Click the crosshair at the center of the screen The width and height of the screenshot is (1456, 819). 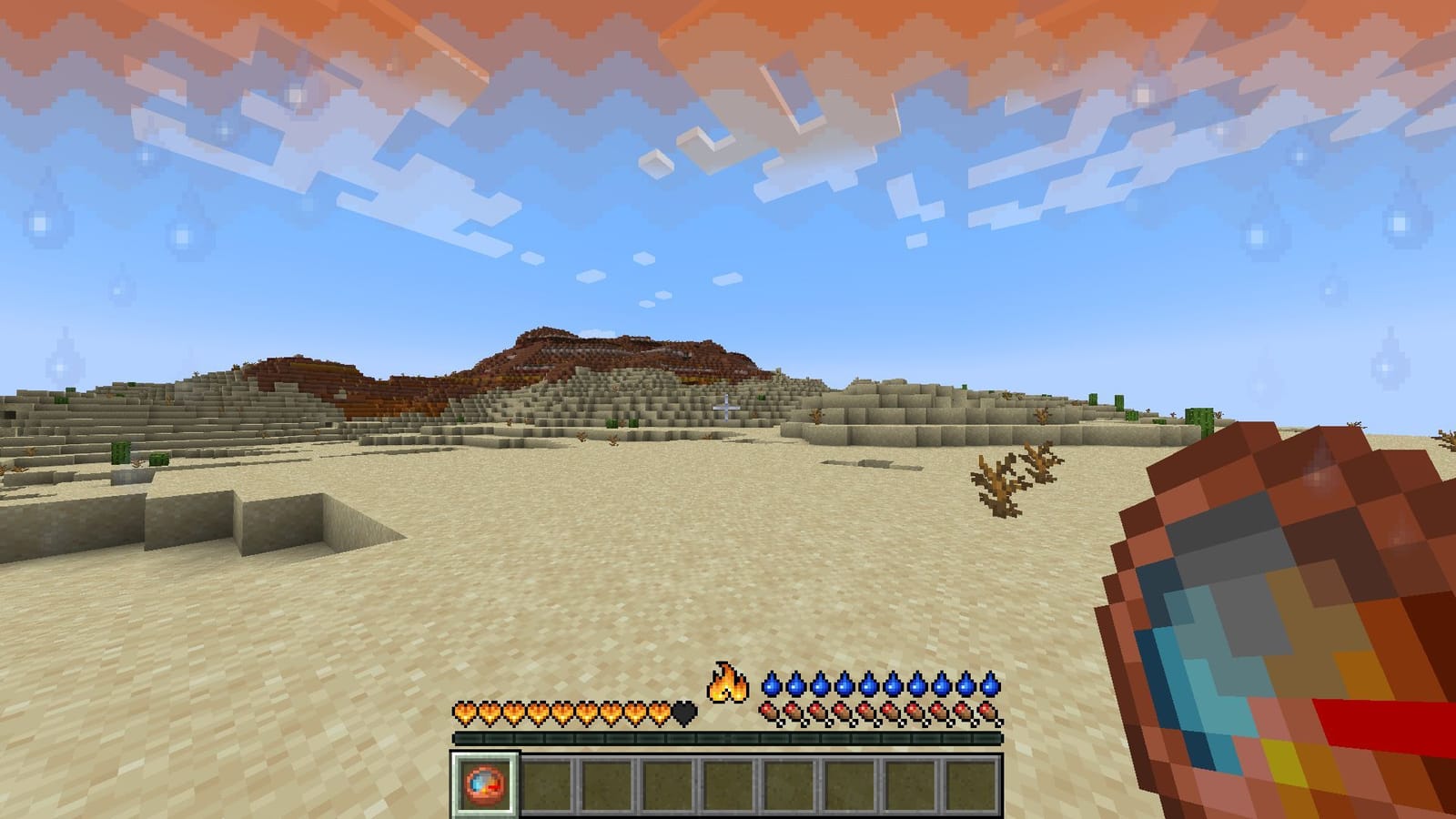coord(727,407)
